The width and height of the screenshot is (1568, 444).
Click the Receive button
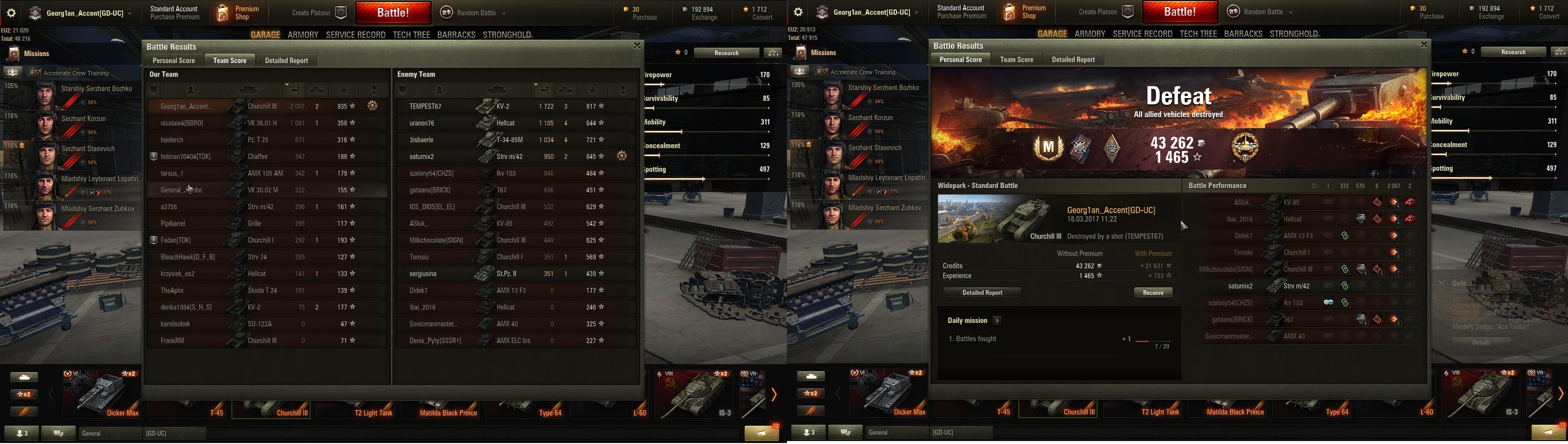(x=1153, y=293)
